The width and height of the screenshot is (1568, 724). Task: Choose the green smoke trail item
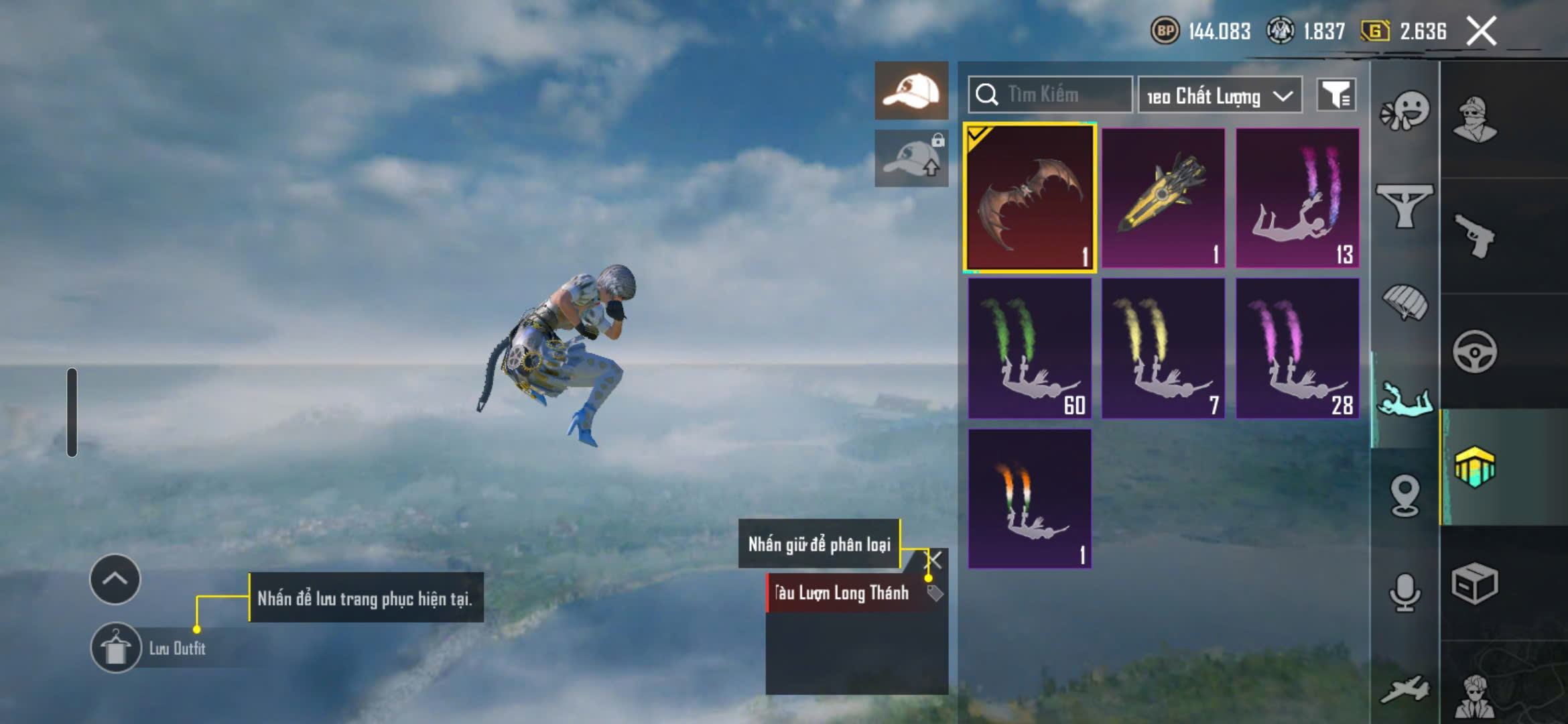point(1029,349)
